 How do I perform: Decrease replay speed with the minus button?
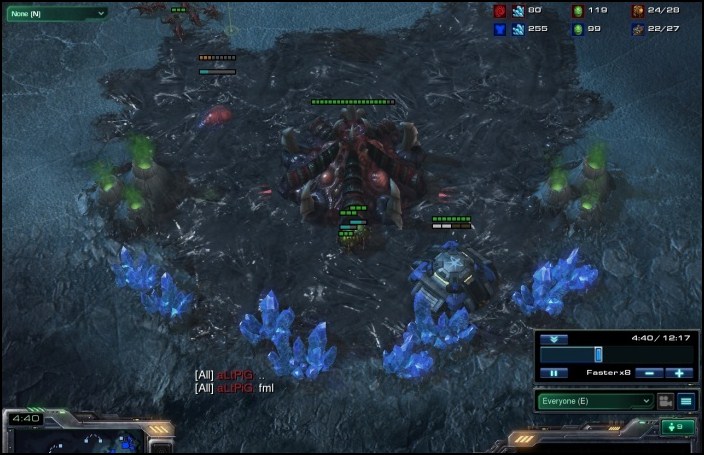point(650,373)
